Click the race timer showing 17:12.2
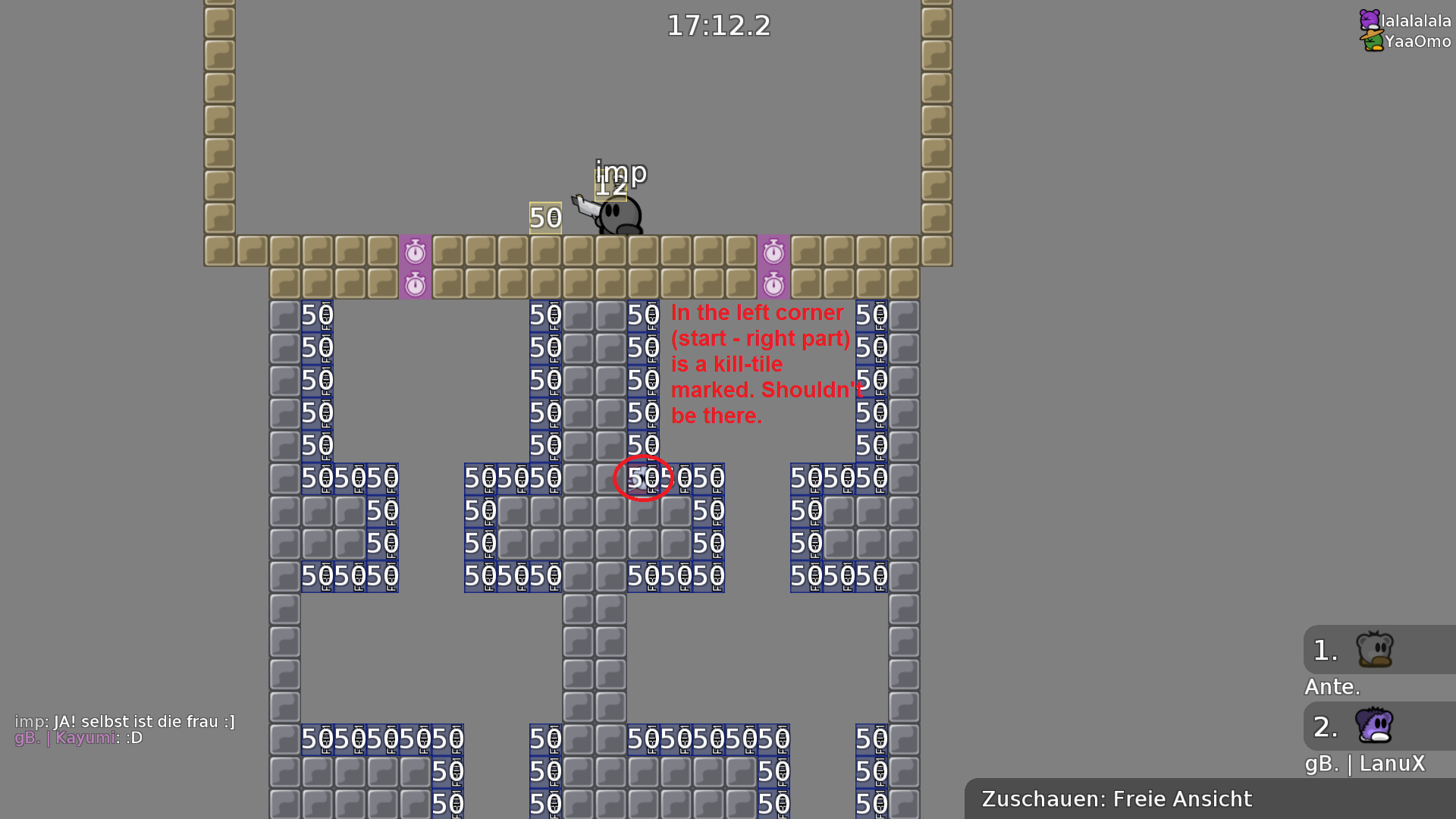The height and width of the screenshot is (819, 1456). tap(717, 26)
